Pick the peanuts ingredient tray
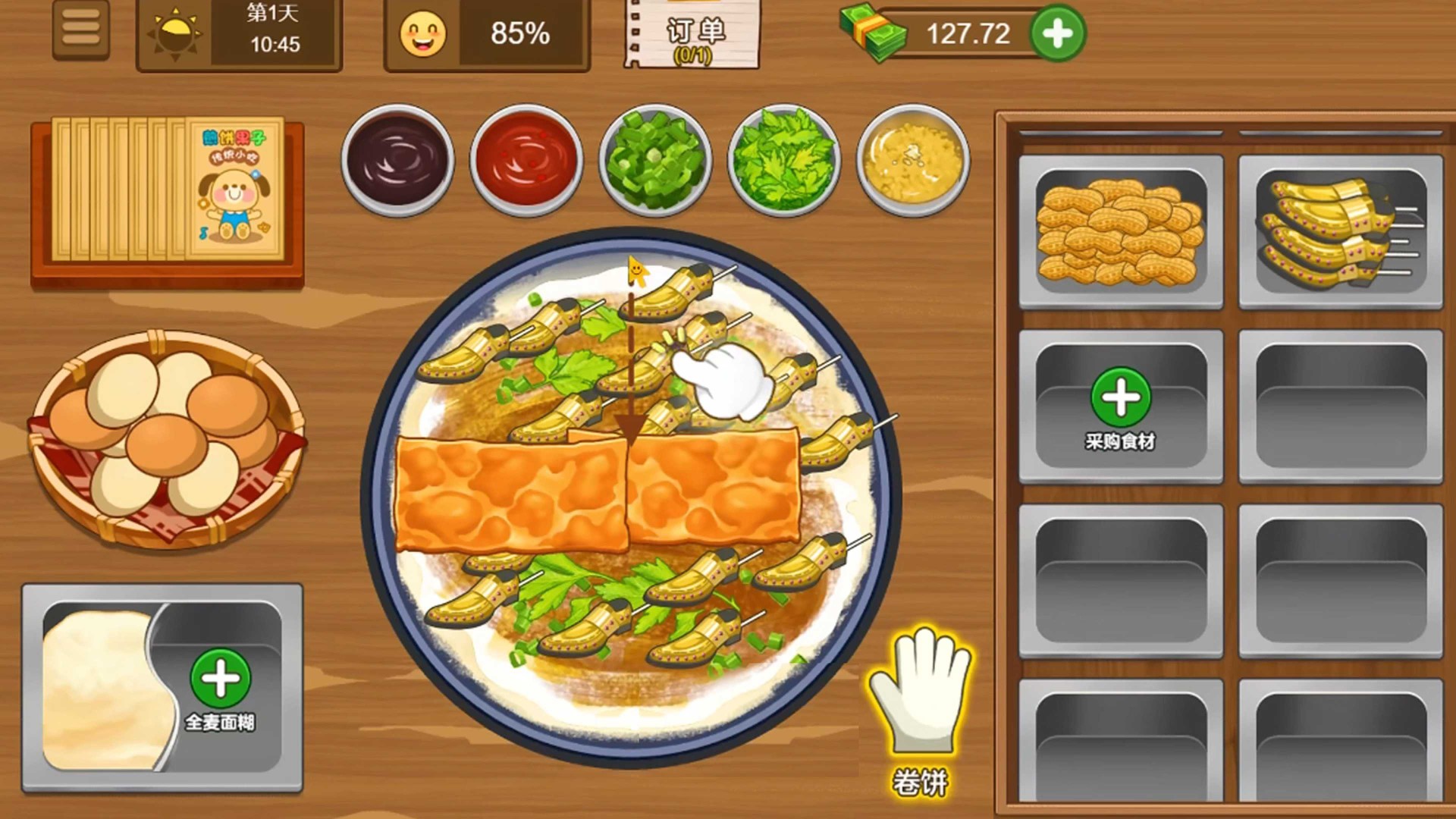 point(1120,231)
